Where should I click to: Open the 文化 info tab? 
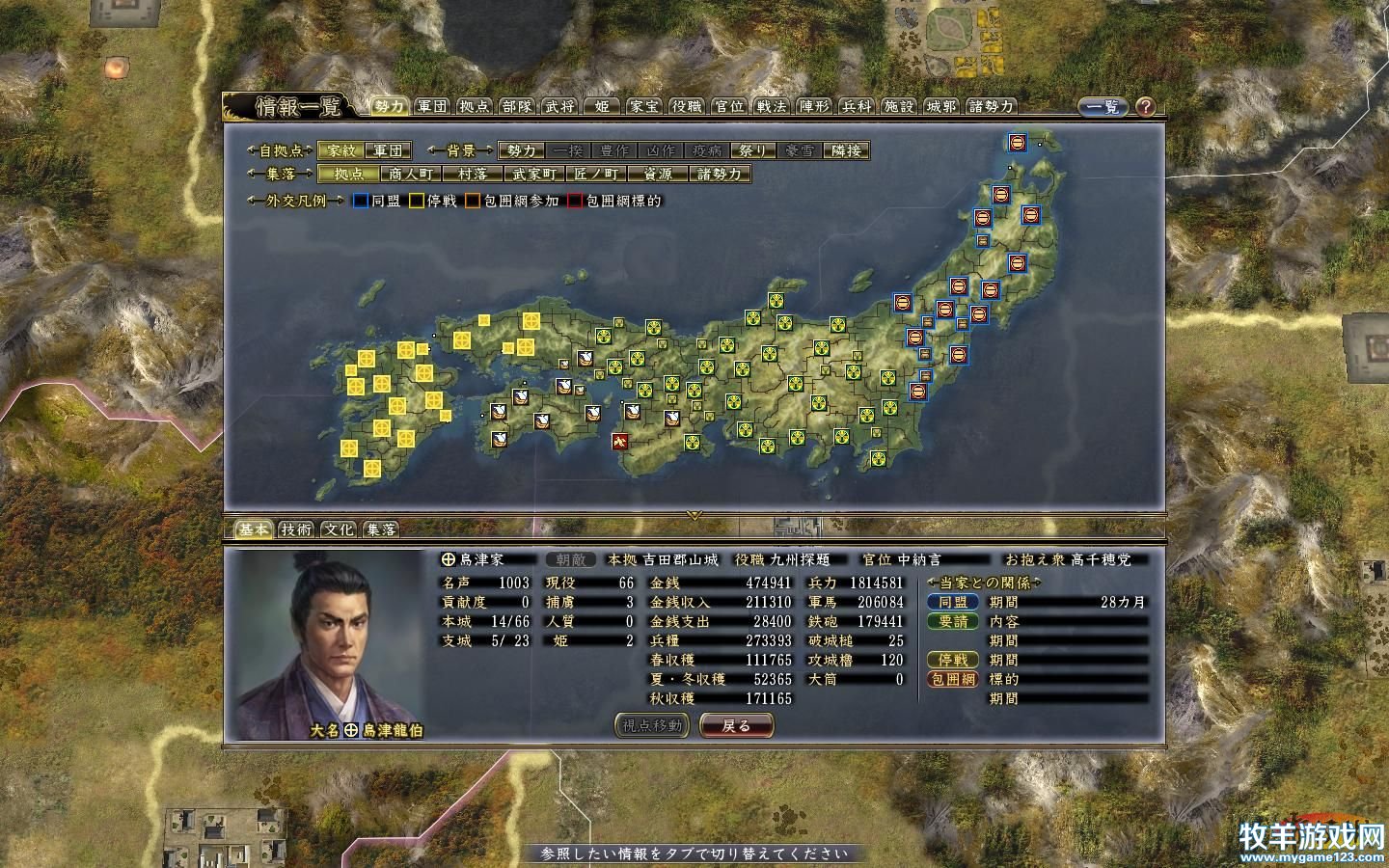click(x=339, y=529)
